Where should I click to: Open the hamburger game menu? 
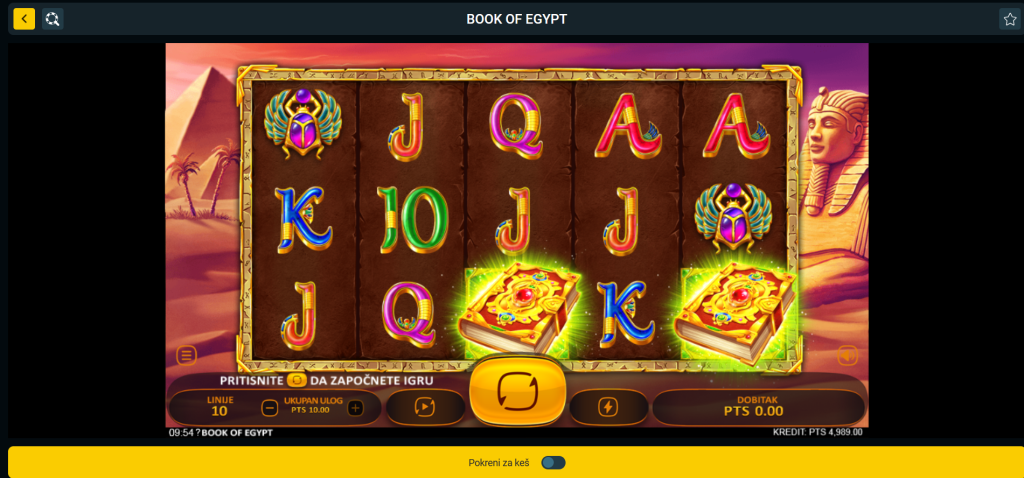coord(187,355)
